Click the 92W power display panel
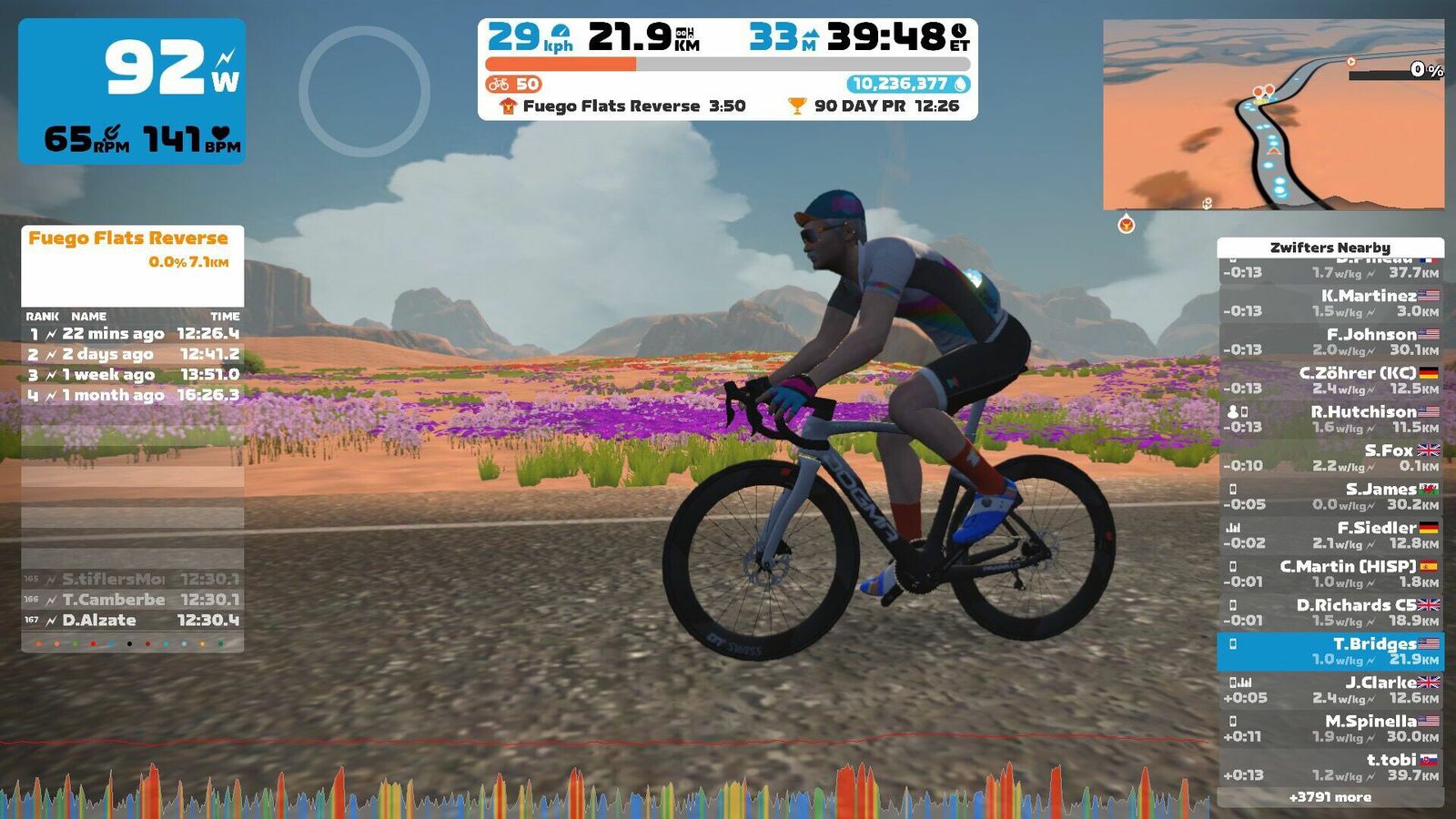Viewport: 1456px width, 819px height. coord(132,91)
